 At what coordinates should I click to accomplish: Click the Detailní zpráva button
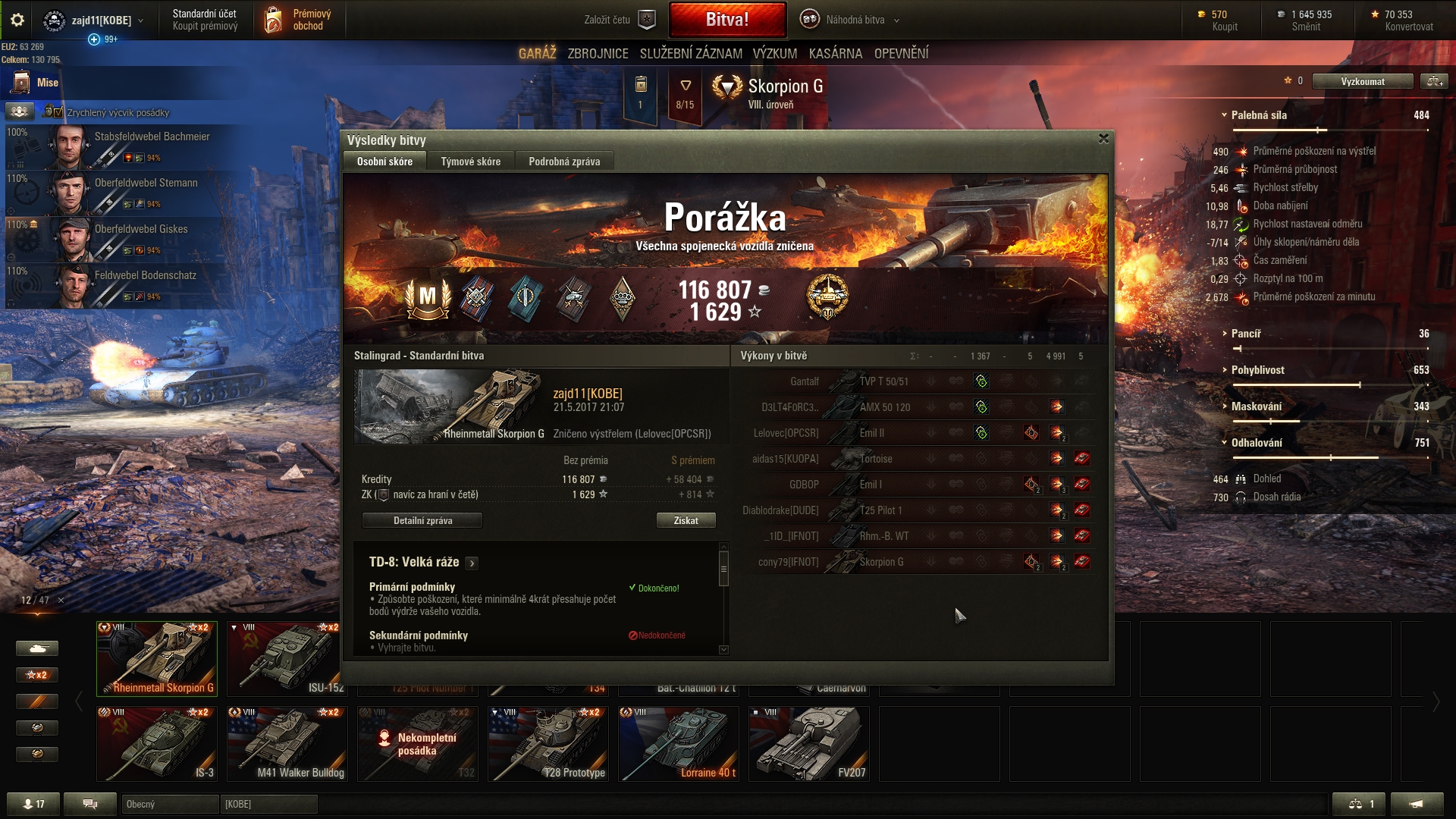pos(422,520)
